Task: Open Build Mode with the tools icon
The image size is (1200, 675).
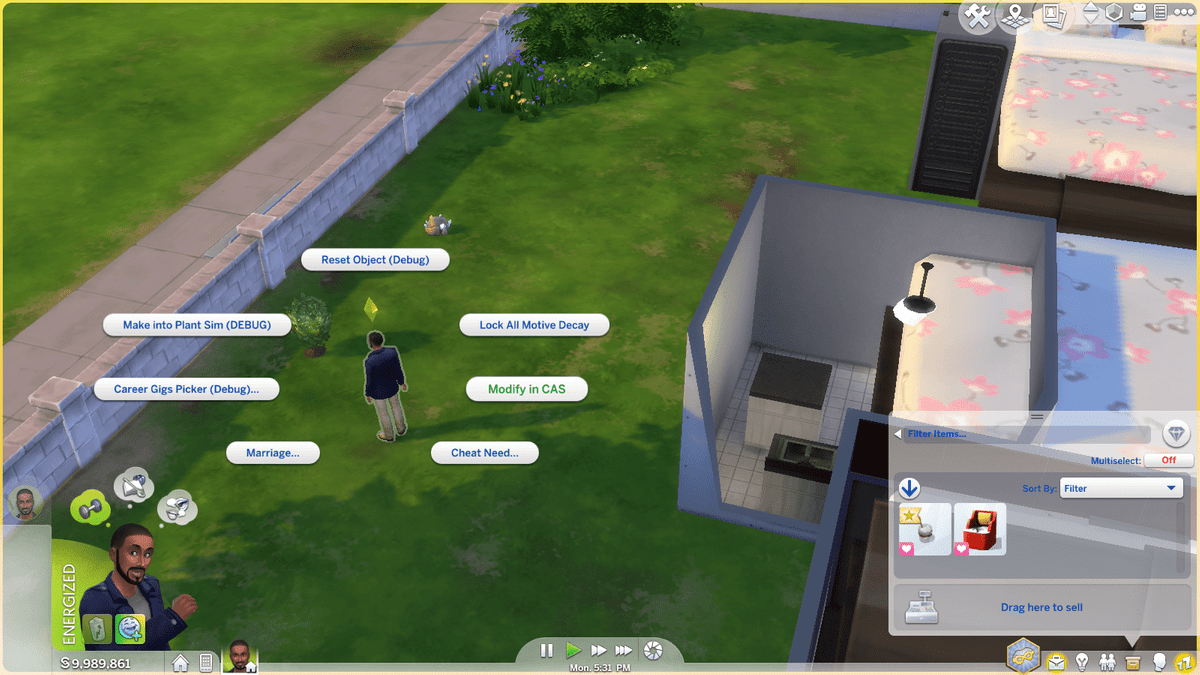Action: point(979,15)
